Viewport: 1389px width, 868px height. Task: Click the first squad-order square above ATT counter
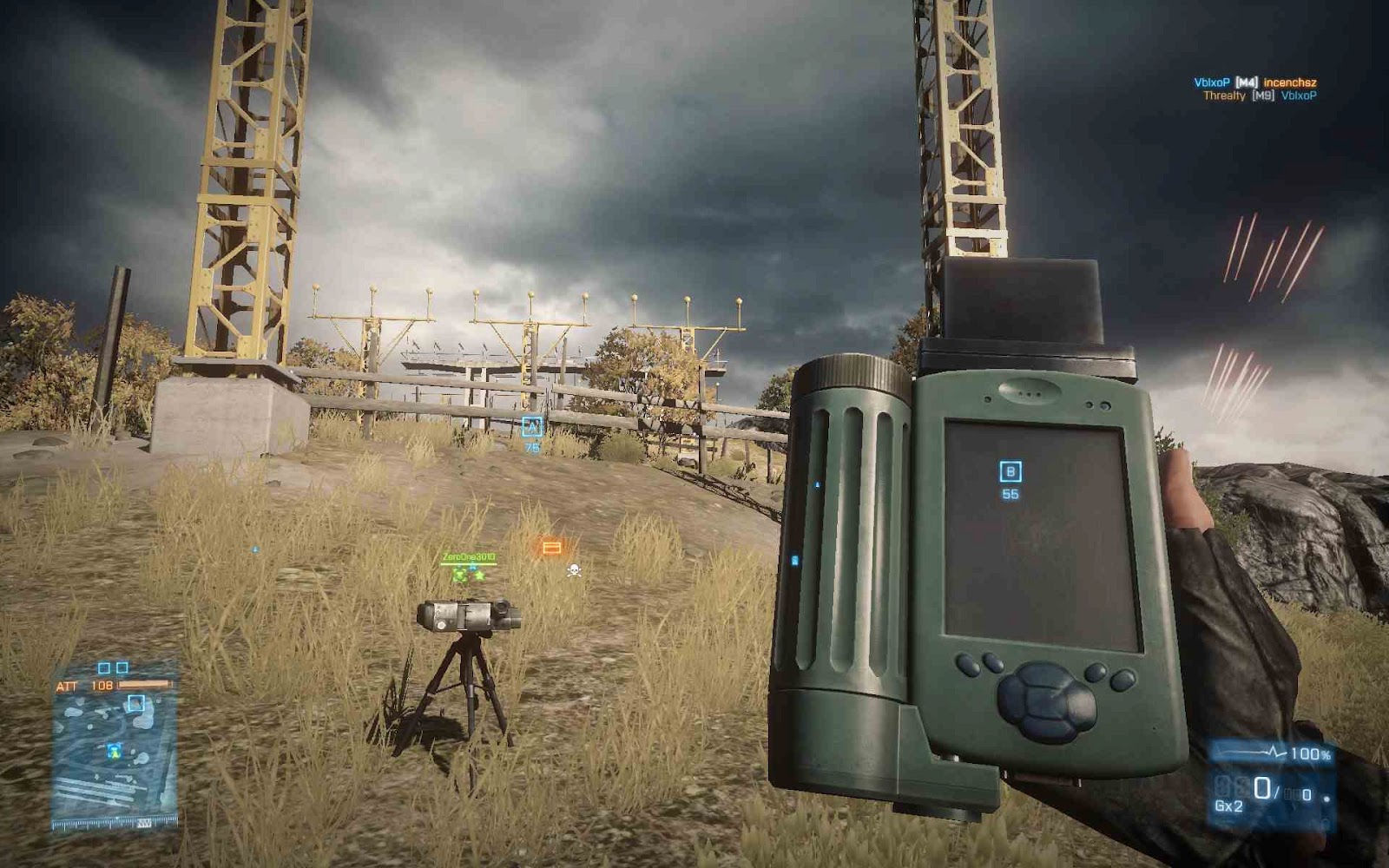[105, 667]
